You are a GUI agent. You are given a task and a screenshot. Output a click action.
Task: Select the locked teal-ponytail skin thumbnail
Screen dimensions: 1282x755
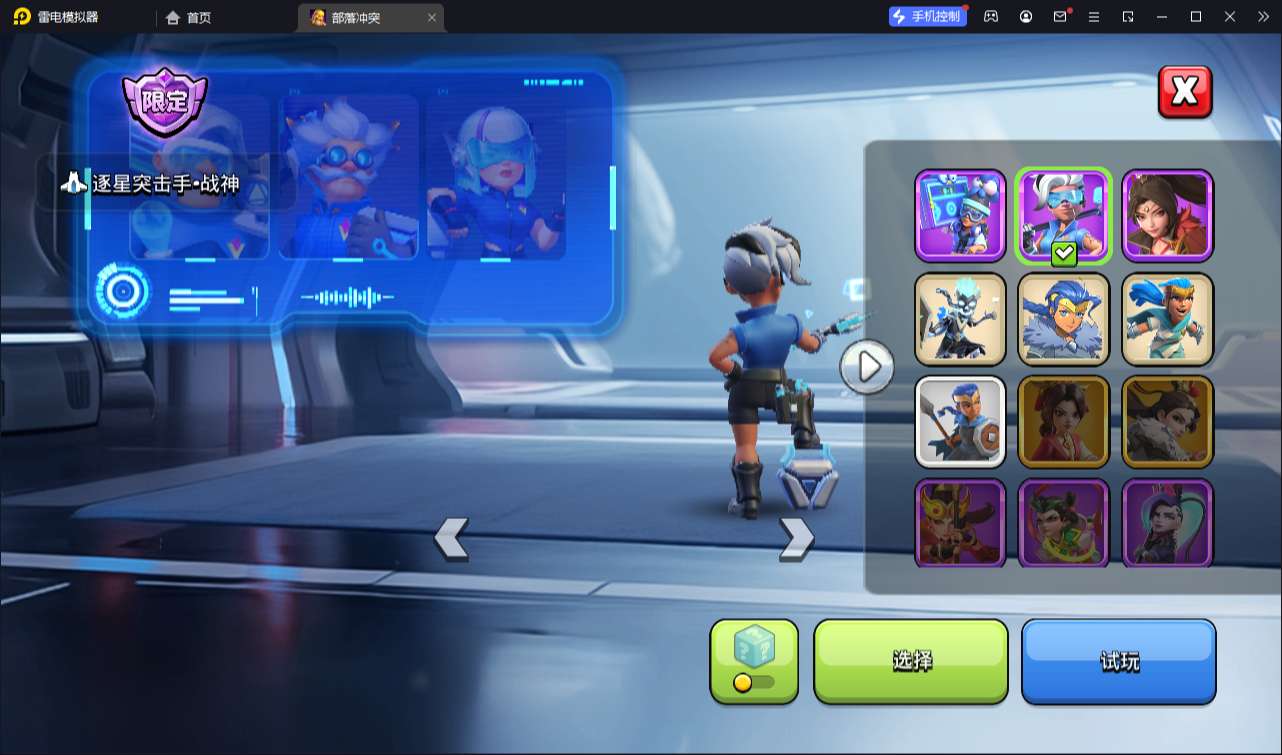(x=1168, y=523)
